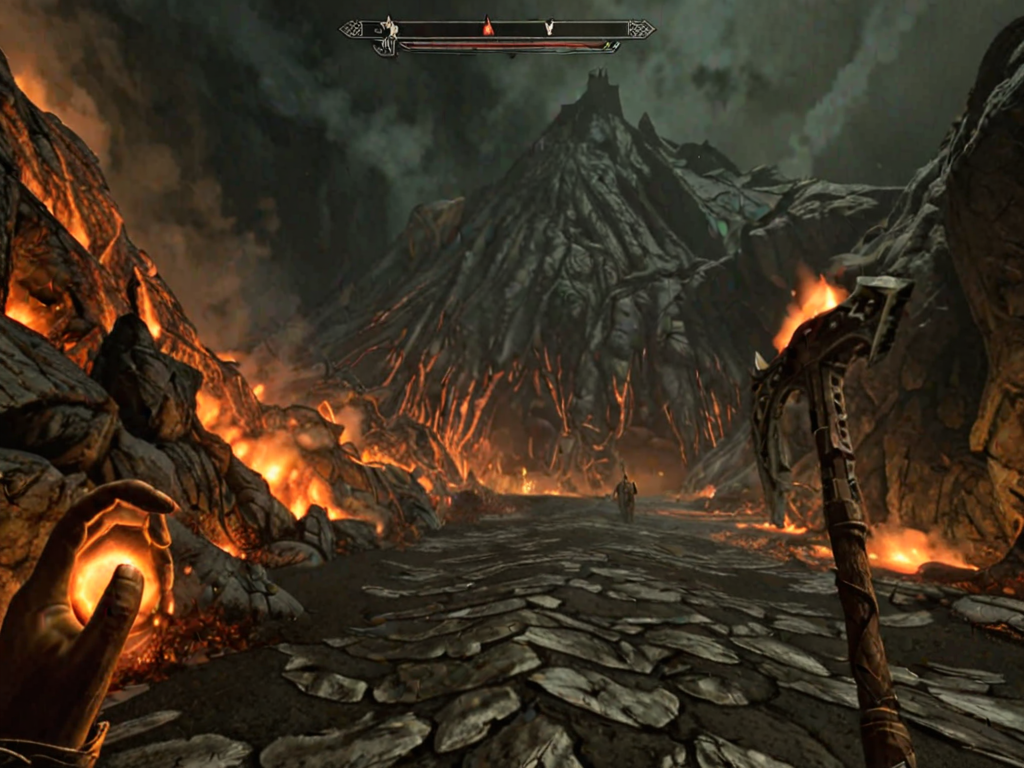Click the red flame marker on the compass
The image size is (1024, 768).
(x=488, y=27)
